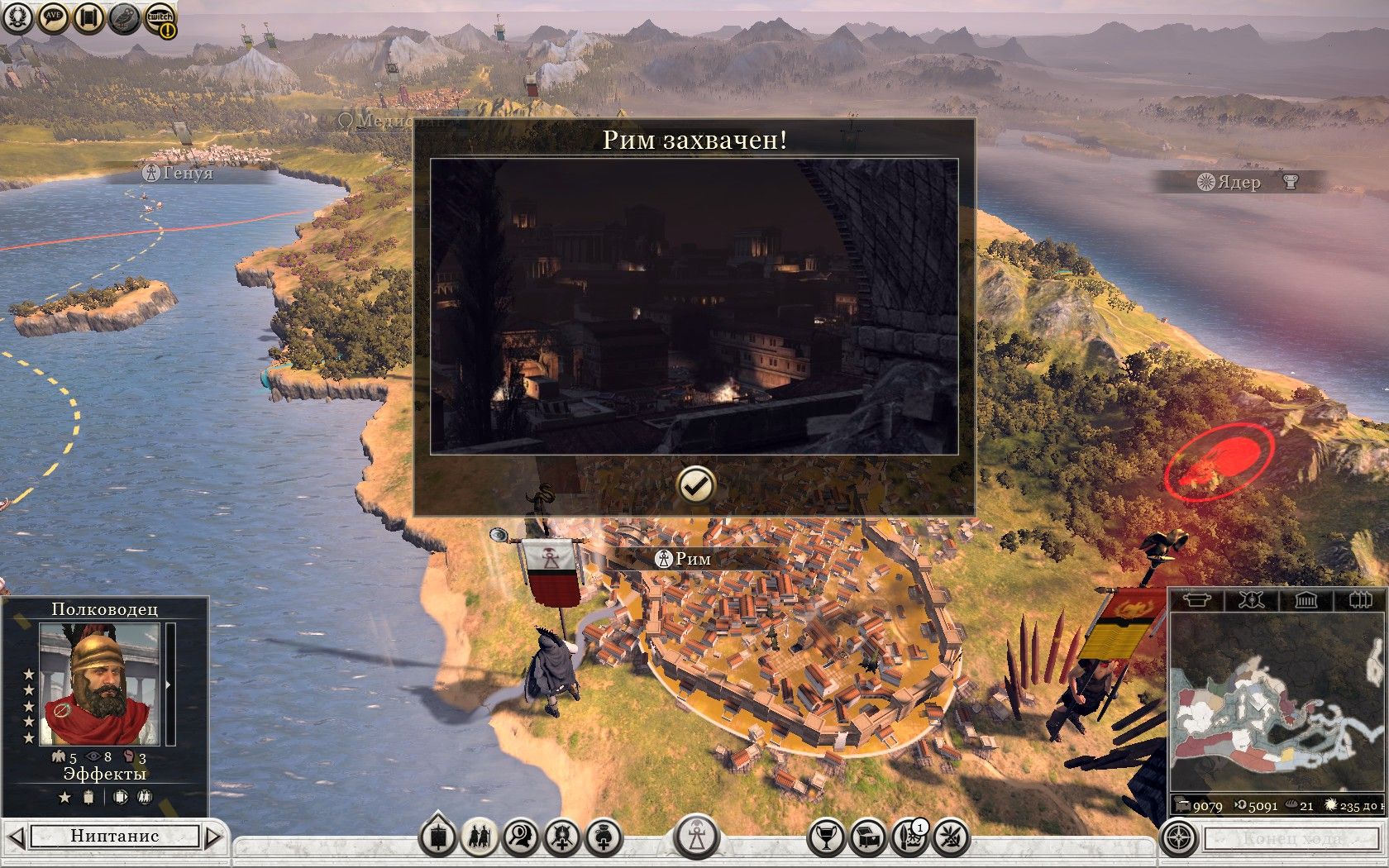Open the army banner button in the bottom bar

click(438, 837)
